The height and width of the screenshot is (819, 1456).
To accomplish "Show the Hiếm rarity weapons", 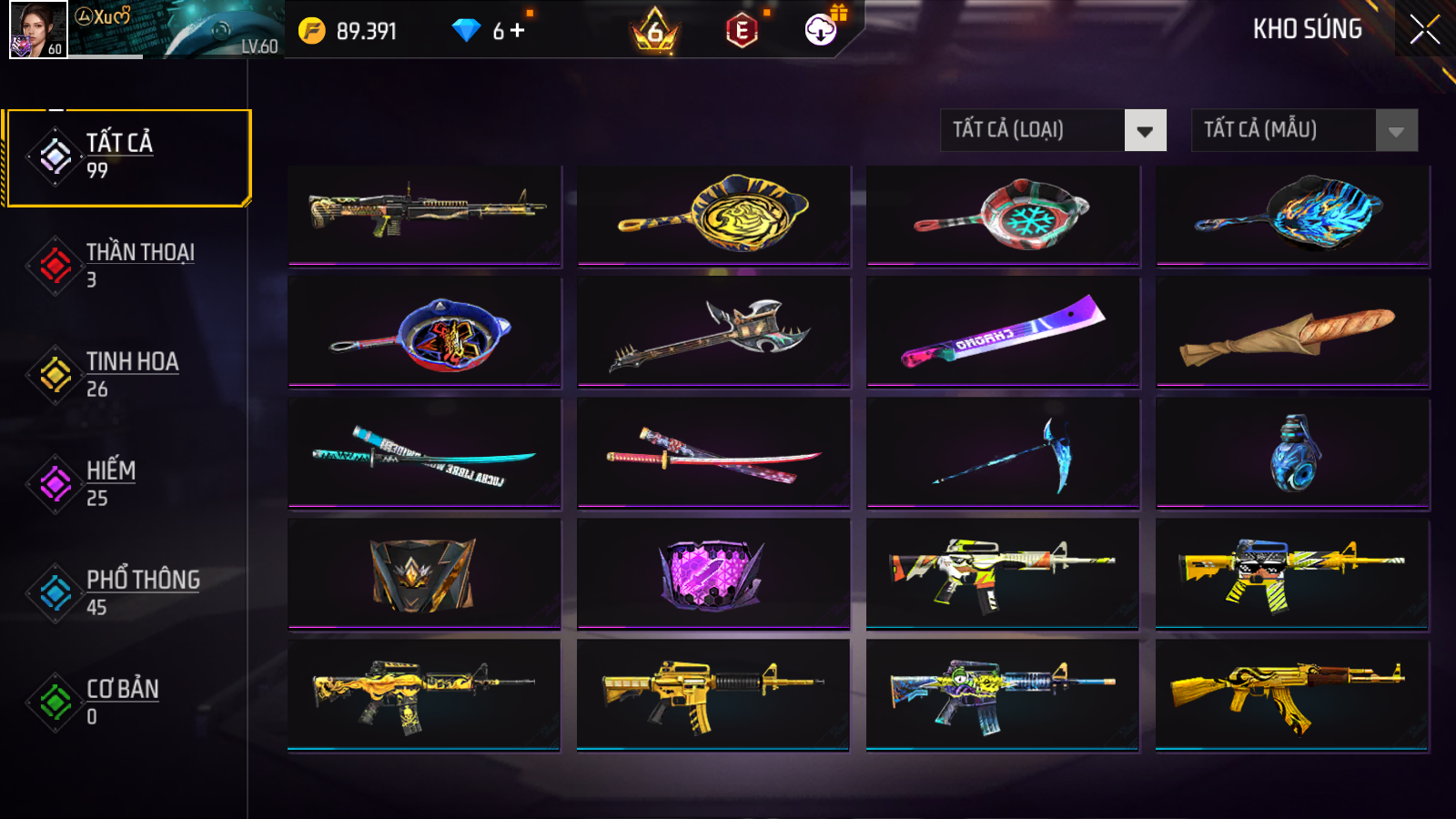I will point(127,483).
